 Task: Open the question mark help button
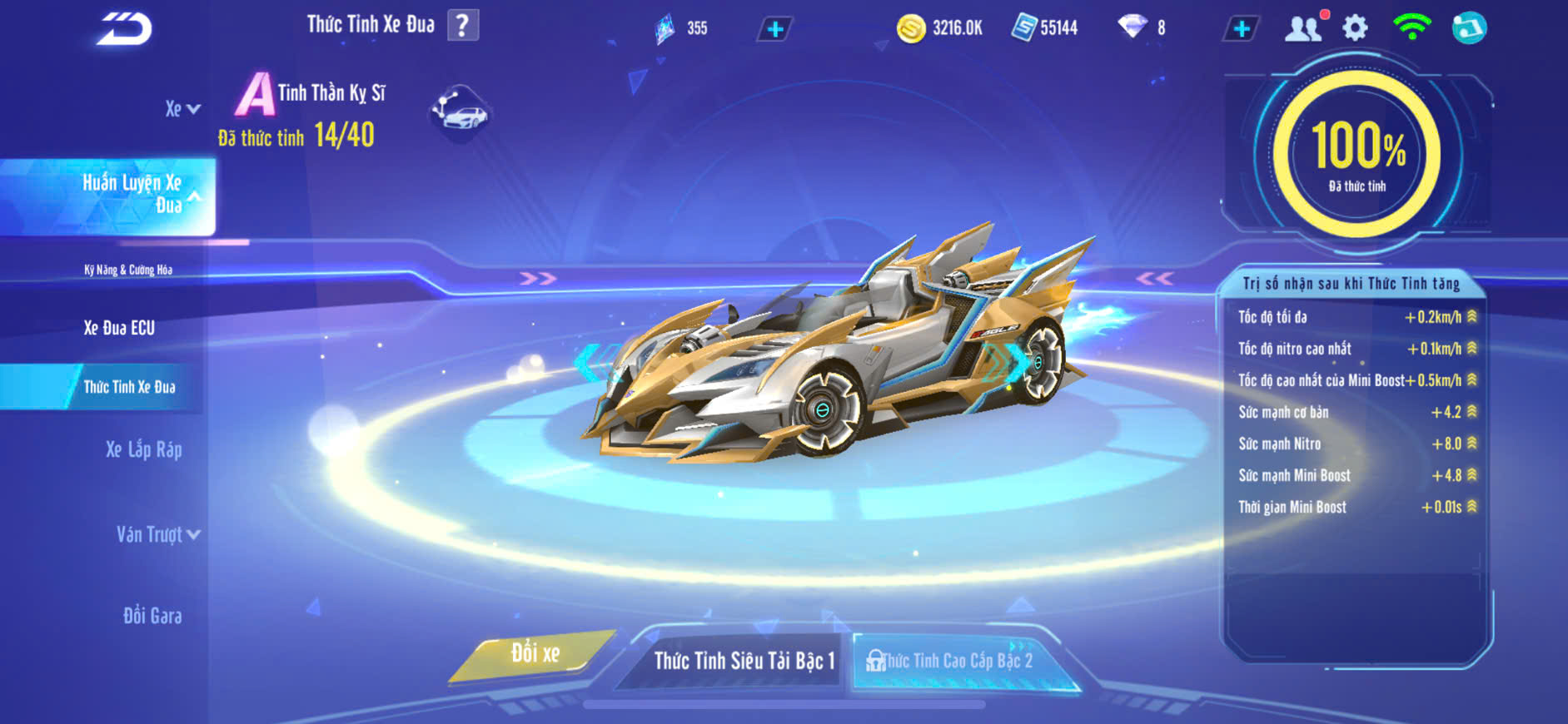[463, 26]
